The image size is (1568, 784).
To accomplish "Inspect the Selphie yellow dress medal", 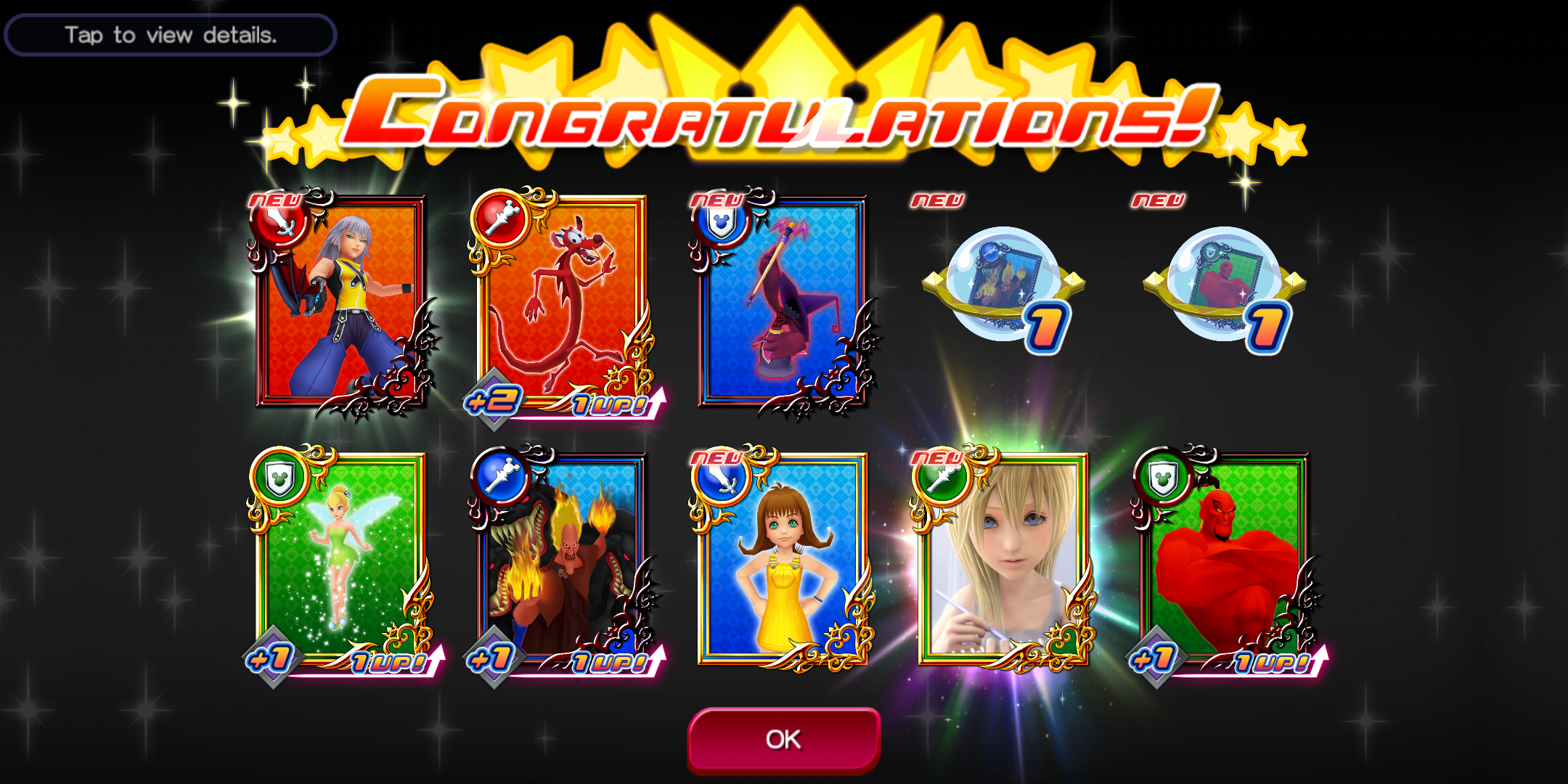I will (783, 559).
